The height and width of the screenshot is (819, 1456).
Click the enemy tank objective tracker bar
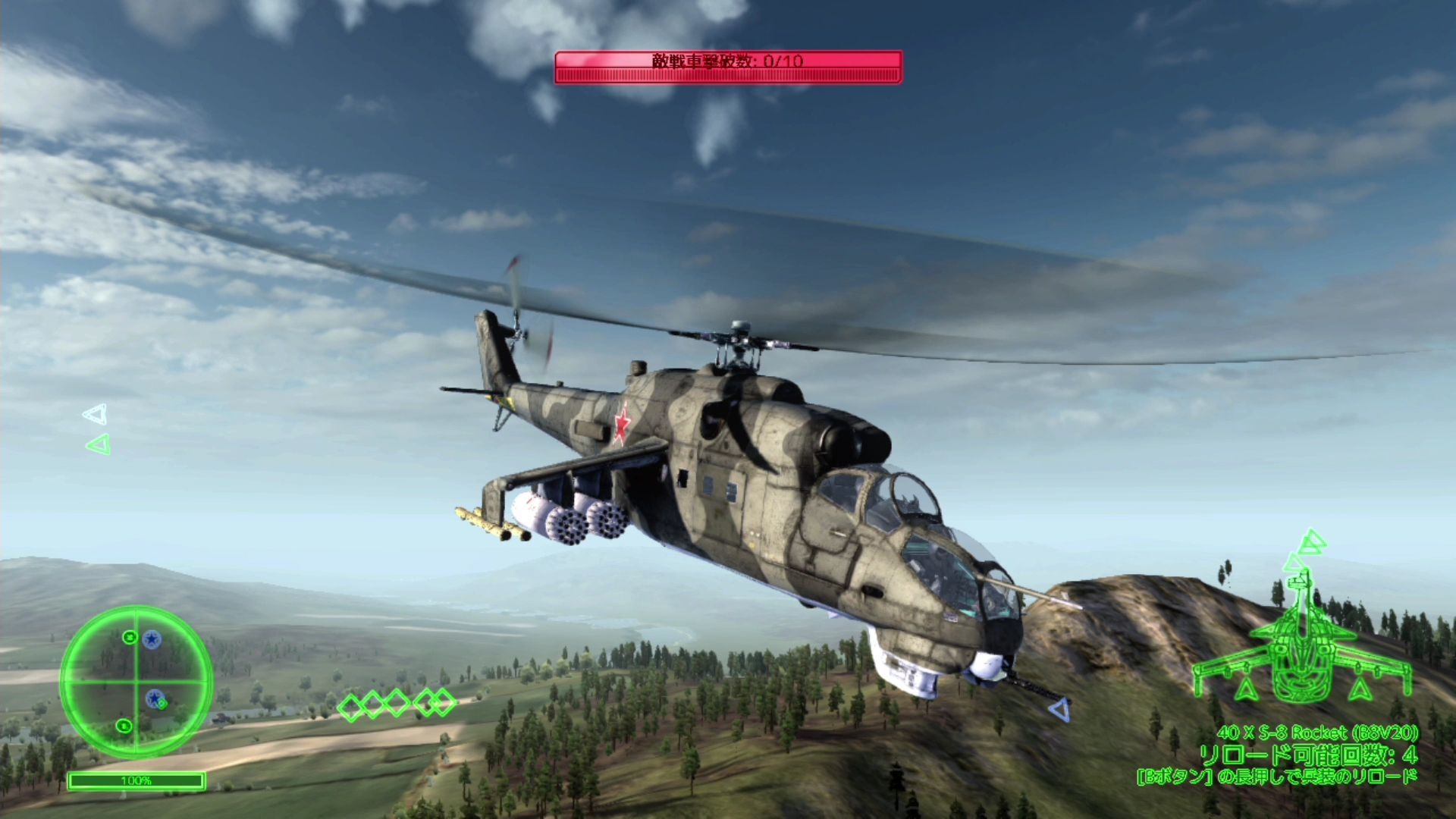coord(728,67)
